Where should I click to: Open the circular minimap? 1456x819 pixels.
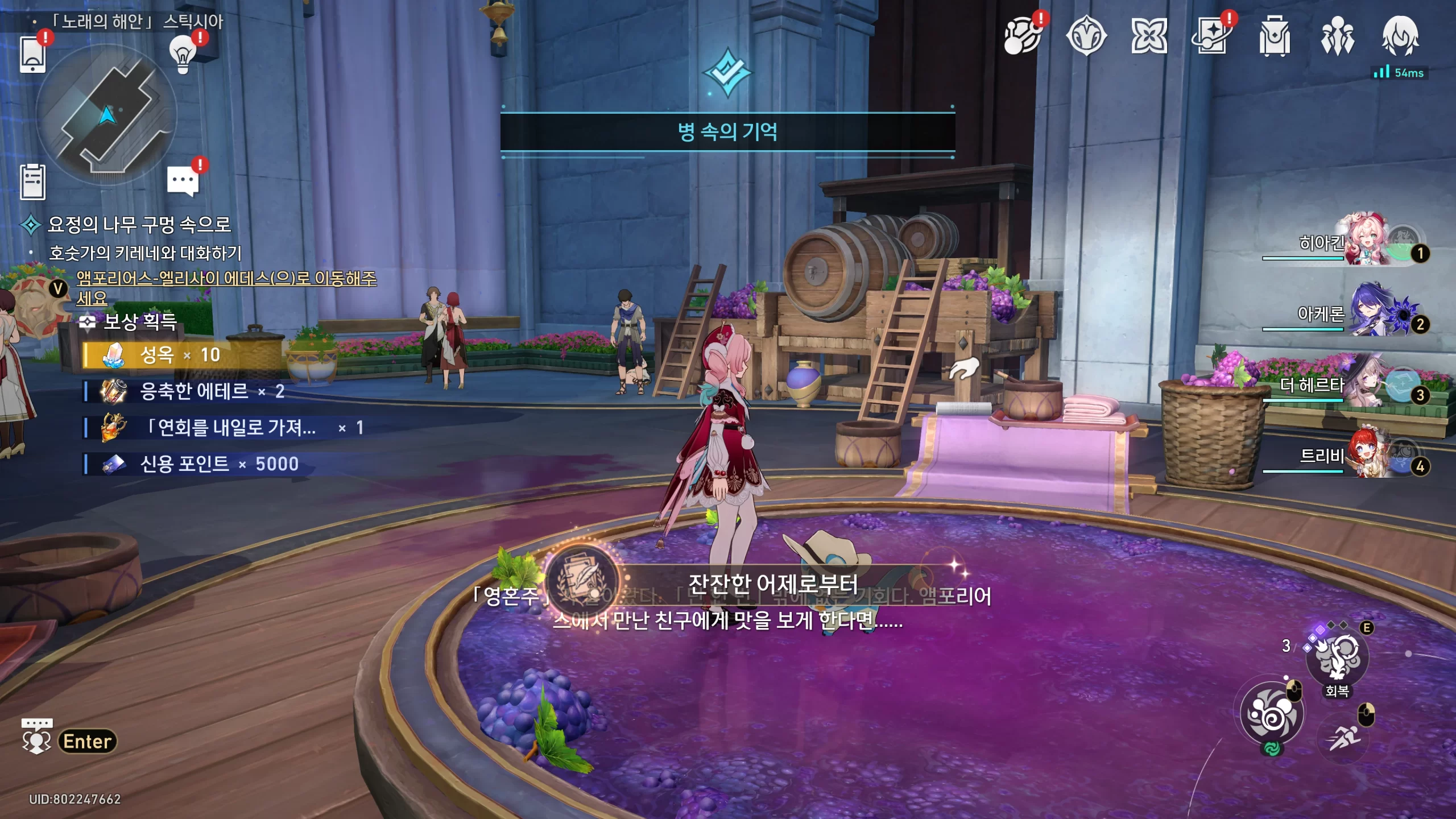tap(106, 115)
